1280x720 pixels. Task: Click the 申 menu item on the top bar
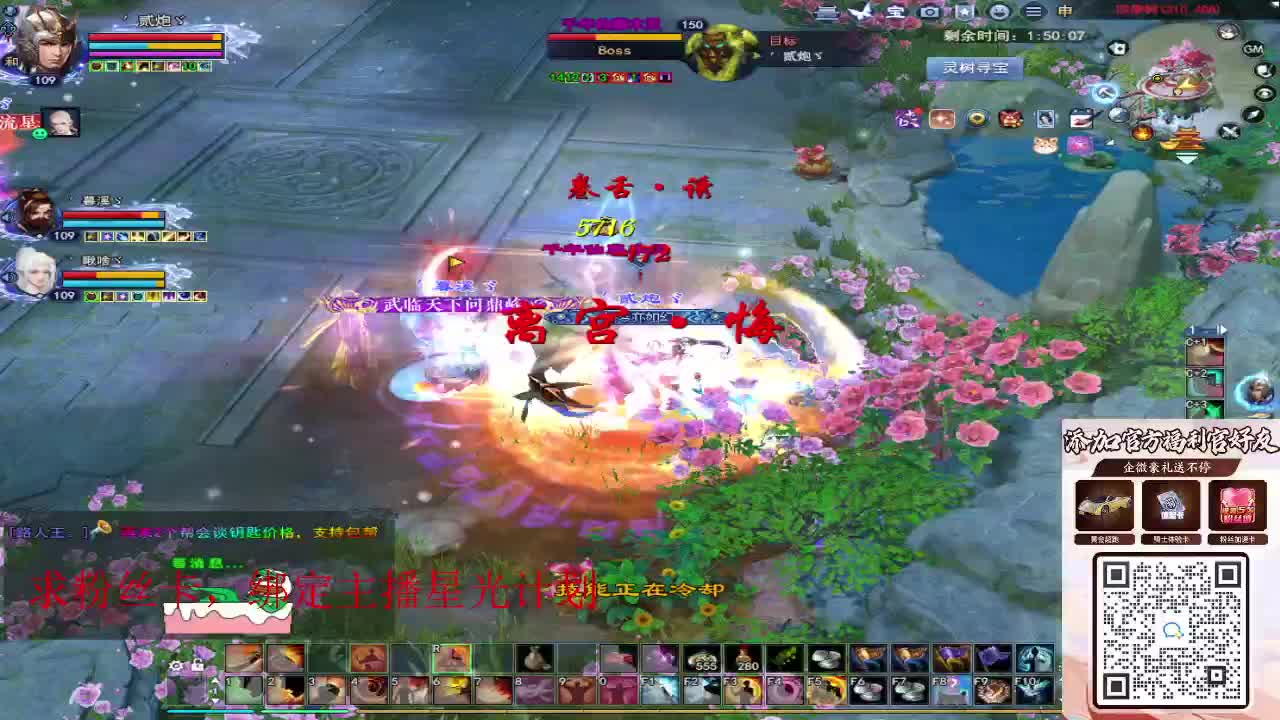point(1067,12)
